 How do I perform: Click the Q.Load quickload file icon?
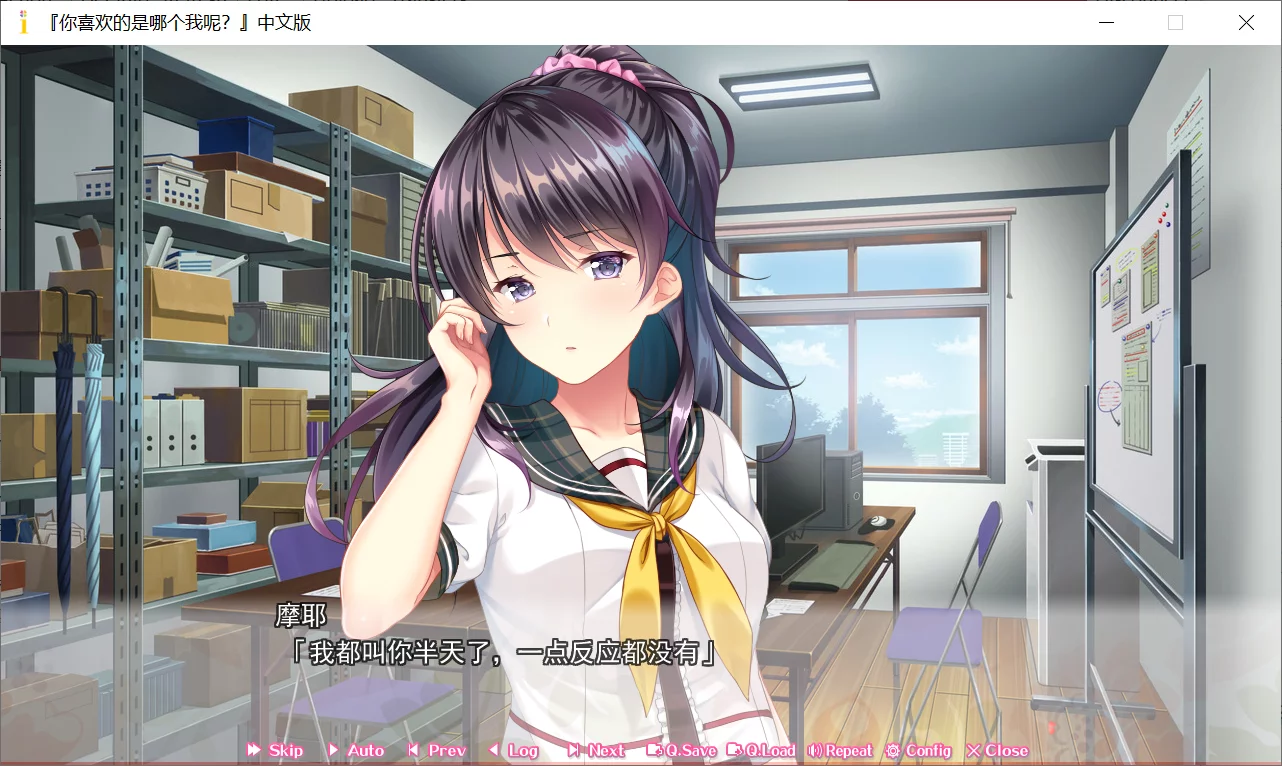[x=734, y=750]
